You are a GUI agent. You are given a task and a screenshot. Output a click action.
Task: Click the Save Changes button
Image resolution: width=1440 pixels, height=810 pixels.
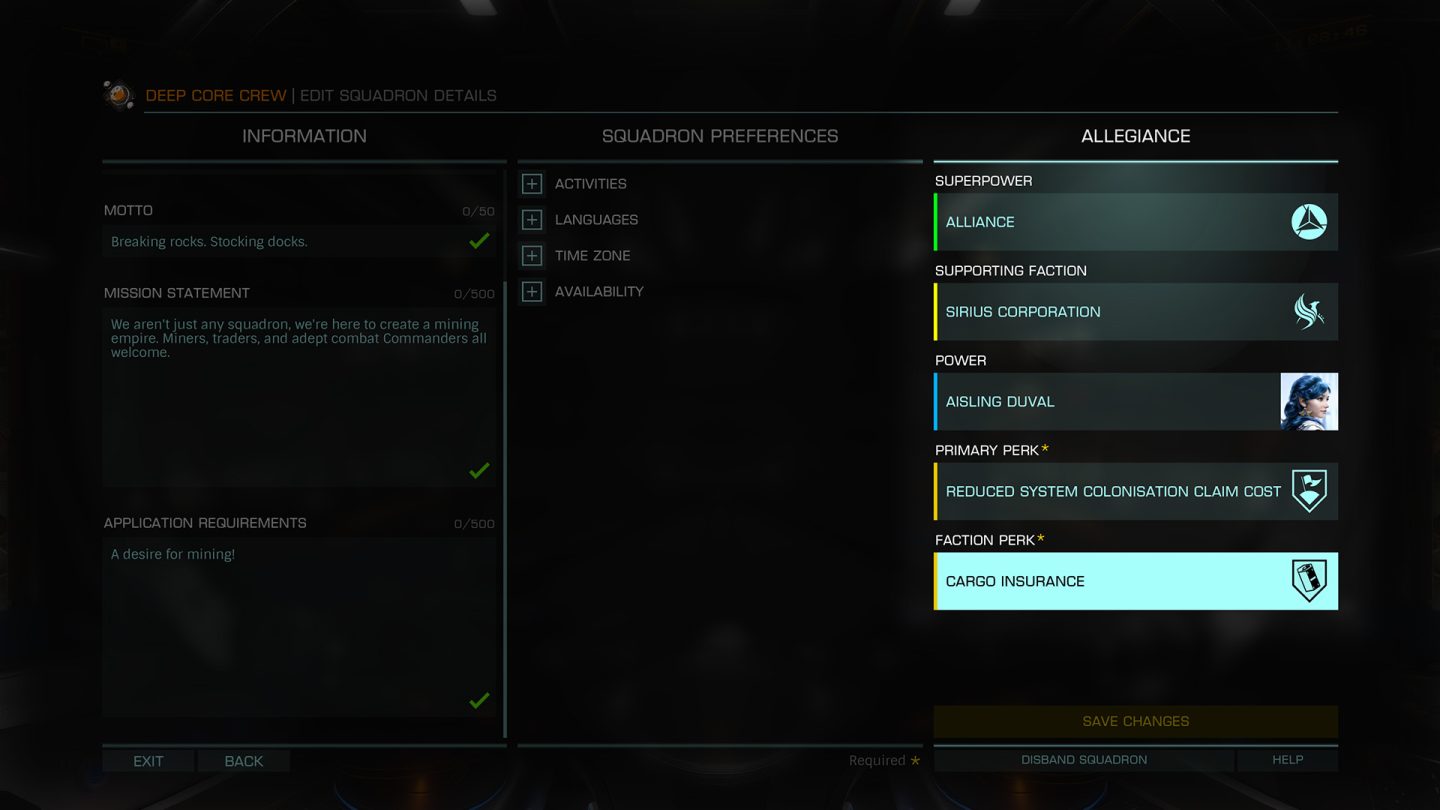pyautogui.click(x=1136, y=721)
